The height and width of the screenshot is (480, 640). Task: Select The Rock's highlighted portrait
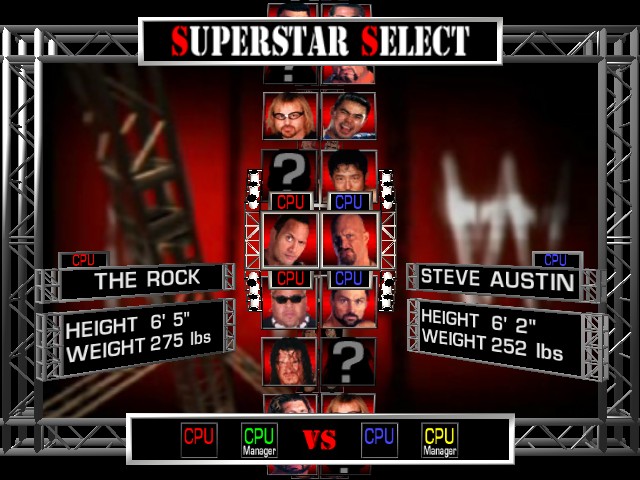point(290,240)
